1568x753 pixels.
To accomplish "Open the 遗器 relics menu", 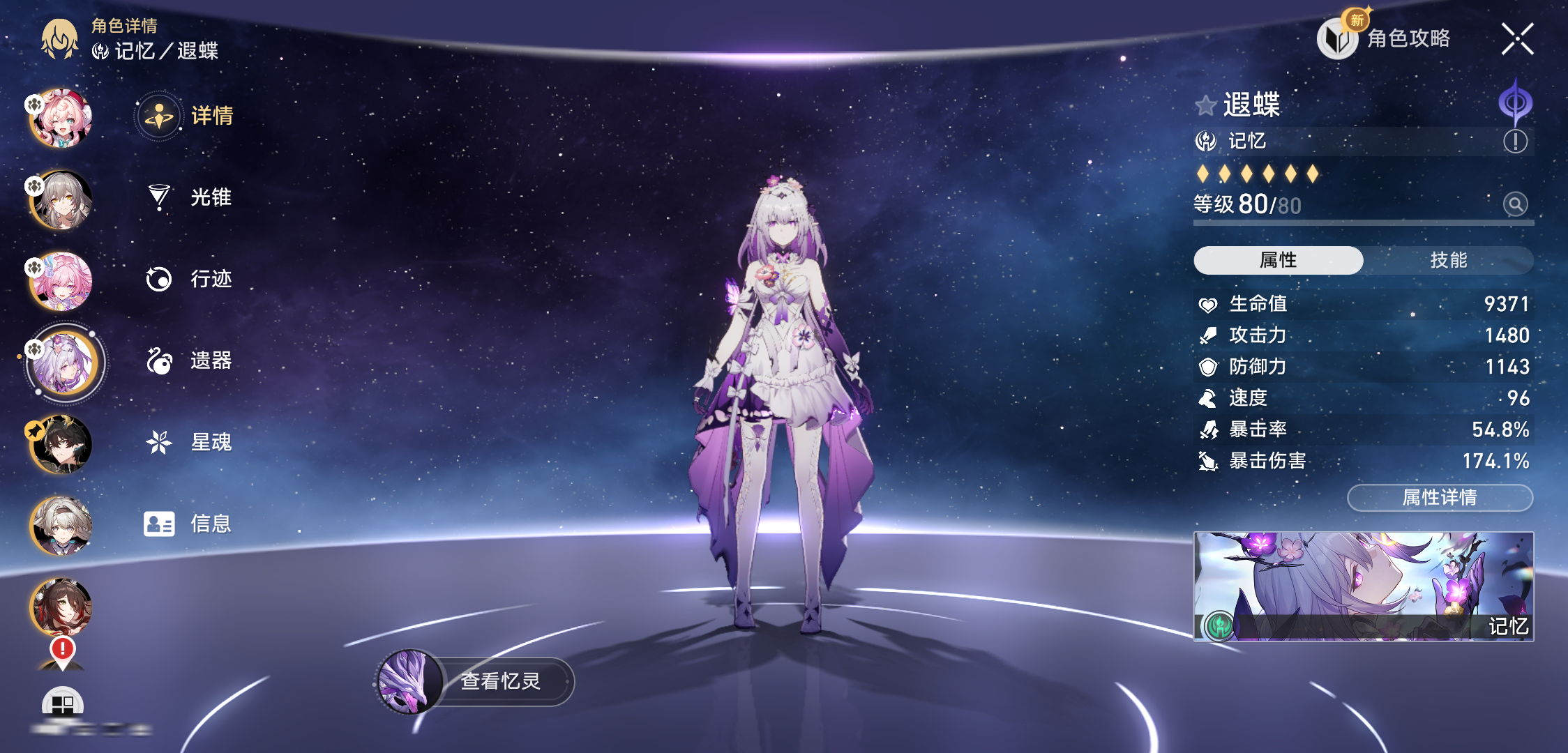I will (189, 360).
